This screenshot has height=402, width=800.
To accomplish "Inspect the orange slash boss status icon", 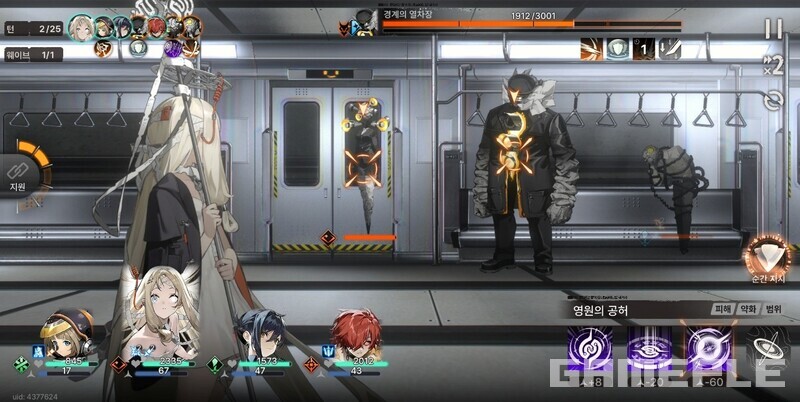I will point(592,48).
